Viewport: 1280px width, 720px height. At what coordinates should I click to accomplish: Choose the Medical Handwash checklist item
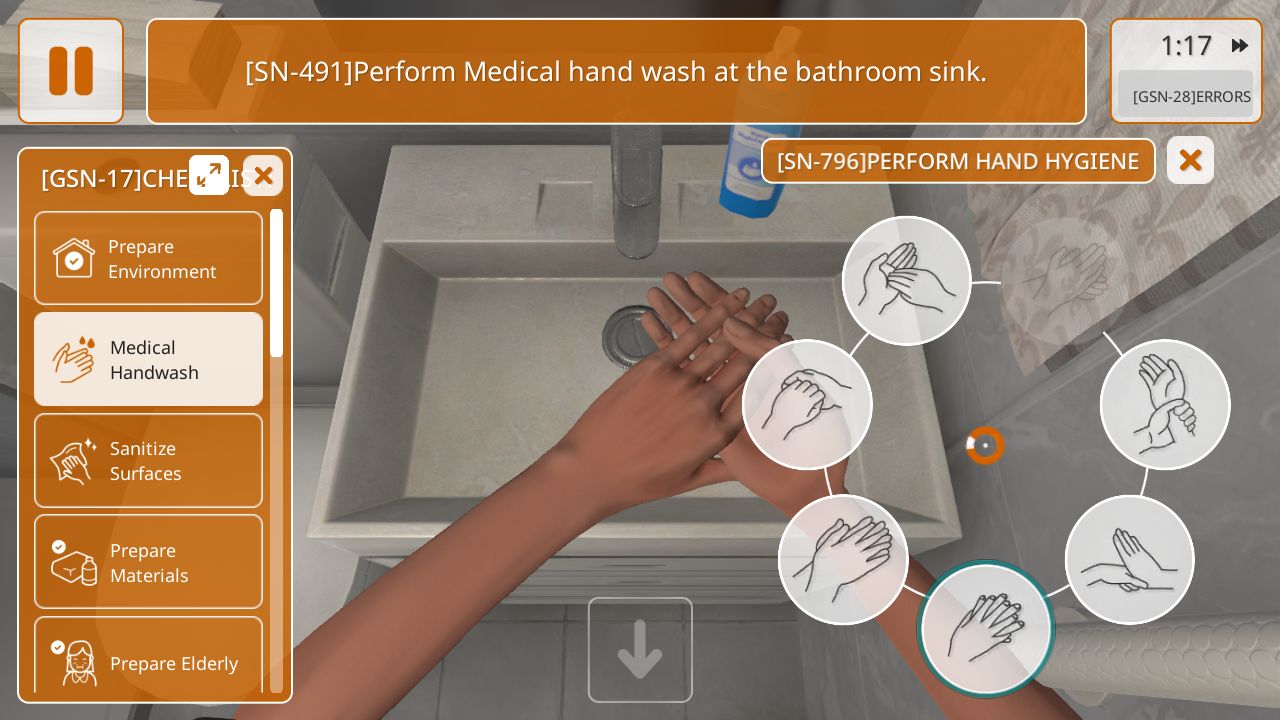[x=148, y=359]
